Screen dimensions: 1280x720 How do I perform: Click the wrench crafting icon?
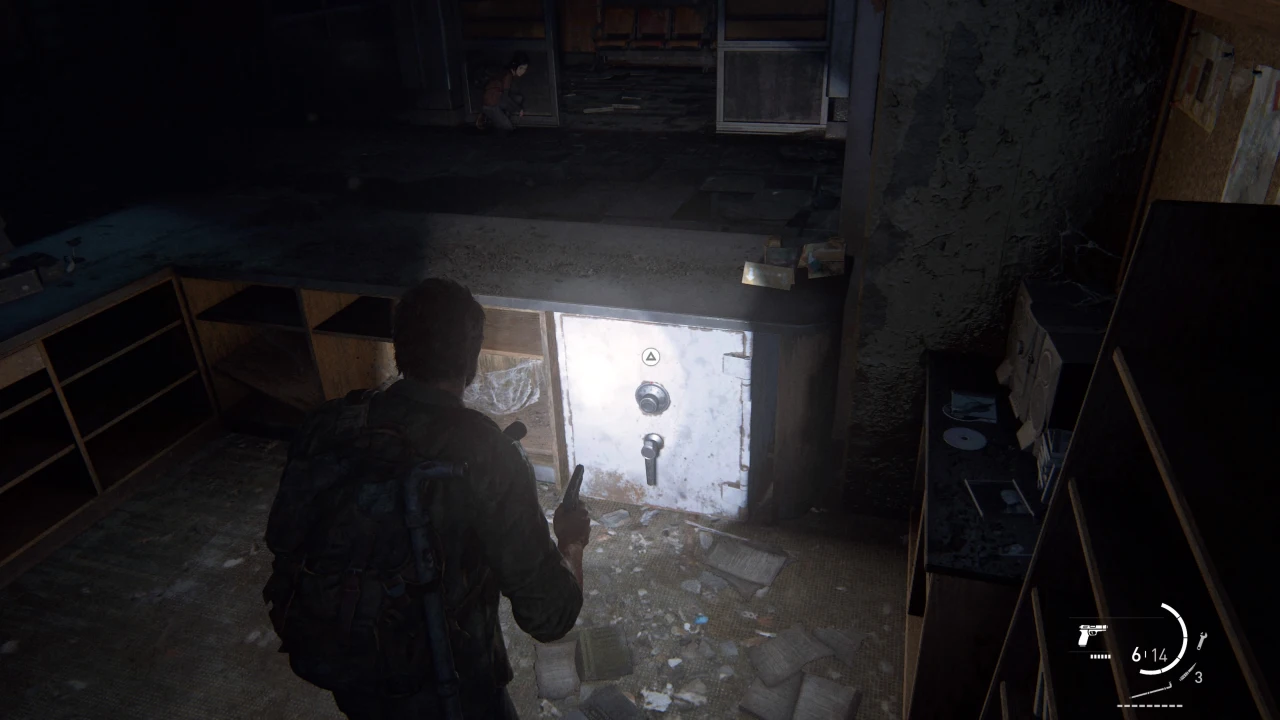point(1202,640)
